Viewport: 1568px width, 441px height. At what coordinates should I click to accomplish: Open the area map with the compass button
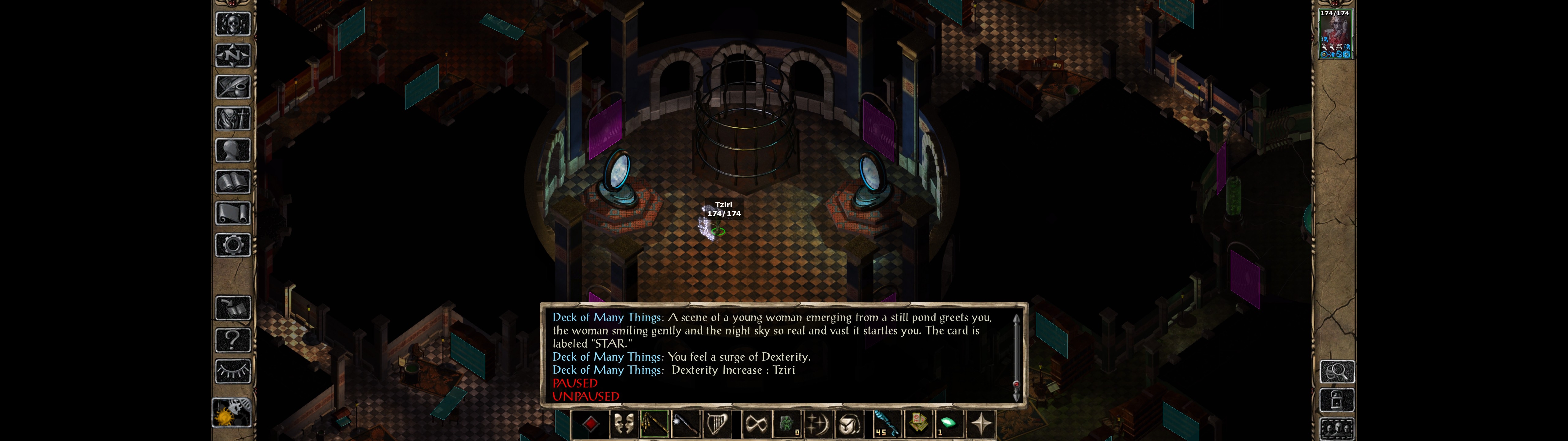(x=233, y=55)
